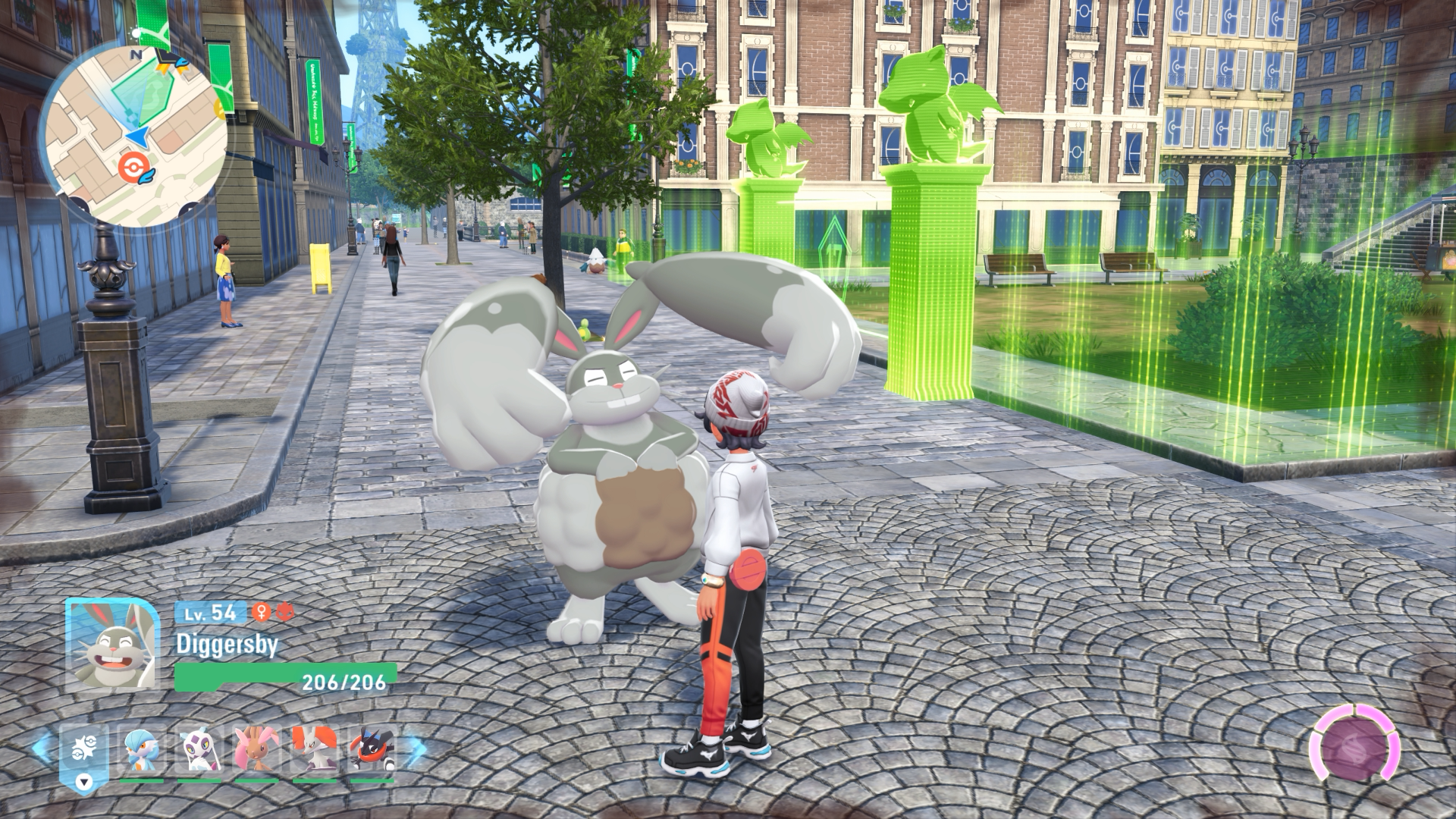Choose Froslass from the party bar
Screen dimensions: 1456x819
(199, 752)
